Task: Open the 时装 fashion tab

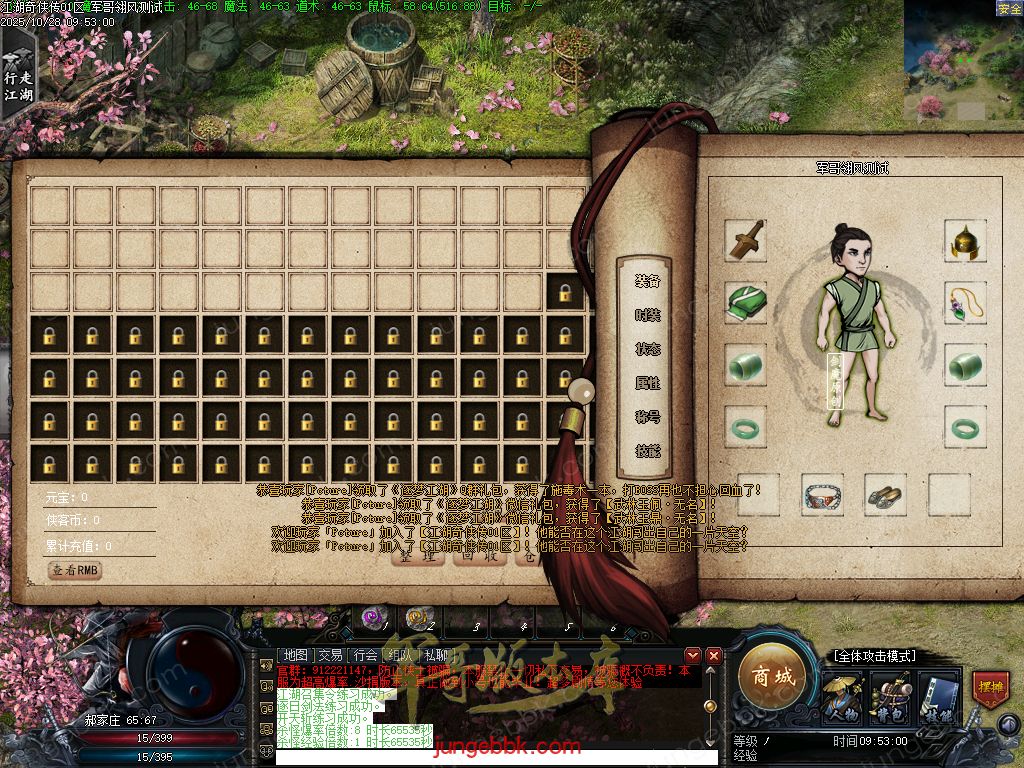Action: pos(647,315)
